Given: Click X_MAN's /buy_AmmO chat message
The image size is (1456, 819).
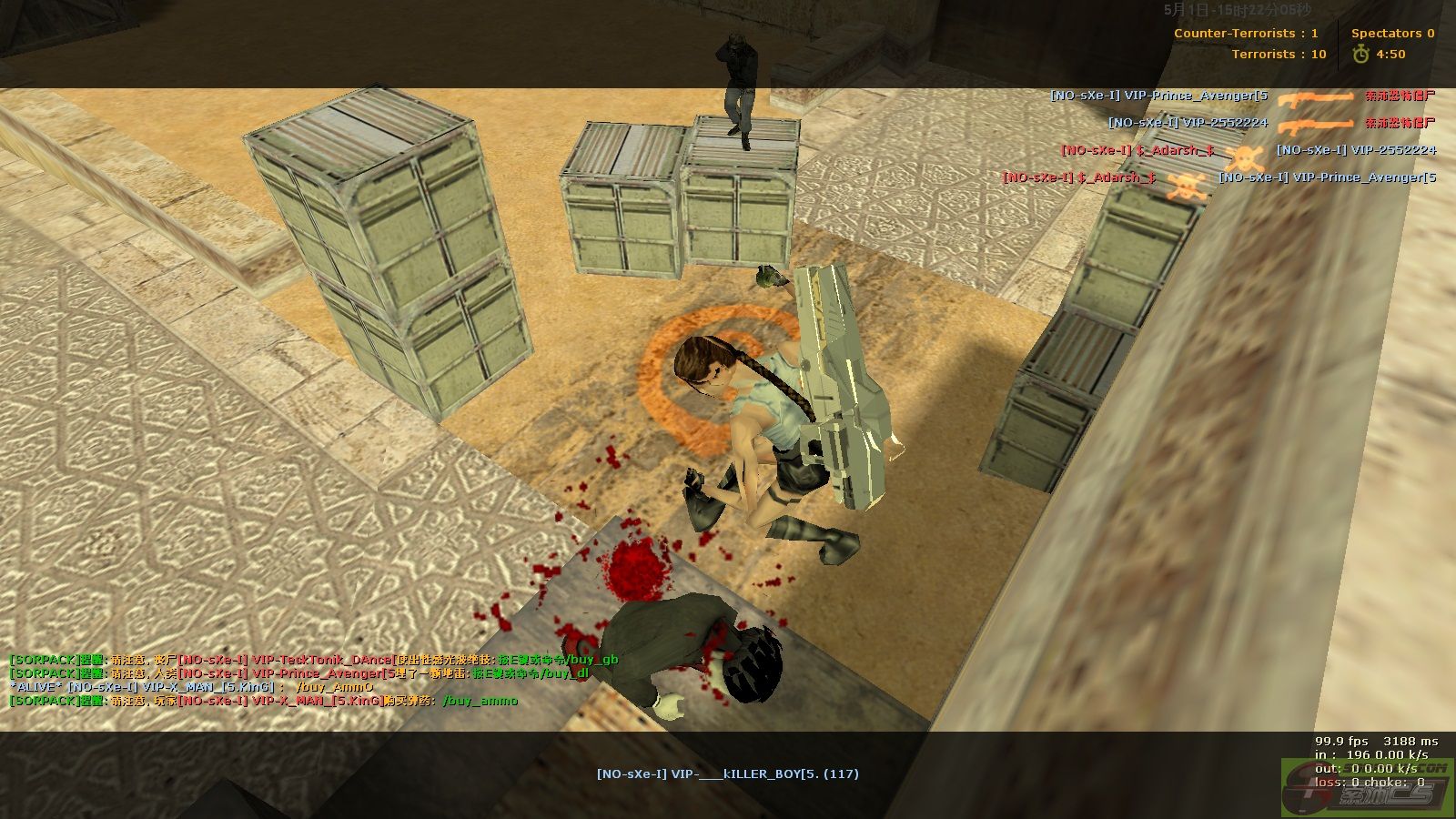Looking at the screenshot, I should (x=191, y=687).
